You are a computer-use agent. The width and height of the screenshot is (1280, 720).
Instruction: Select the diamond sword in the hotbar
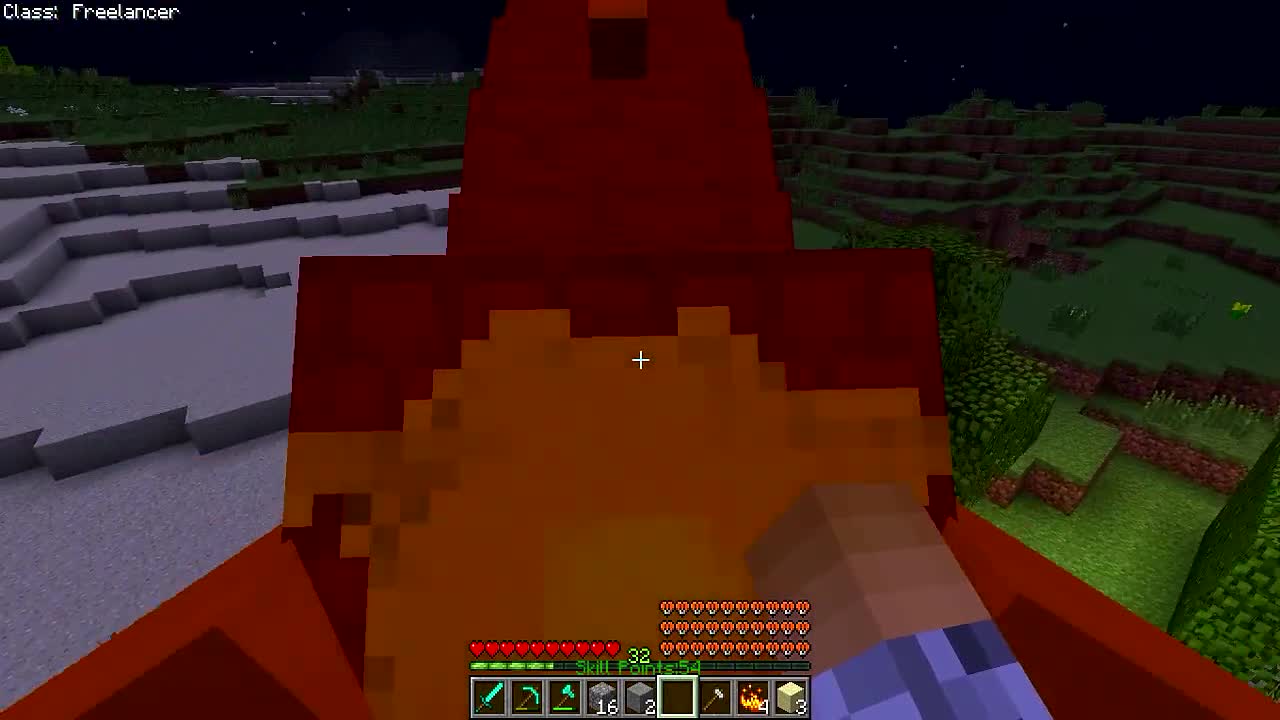point(489,698)
